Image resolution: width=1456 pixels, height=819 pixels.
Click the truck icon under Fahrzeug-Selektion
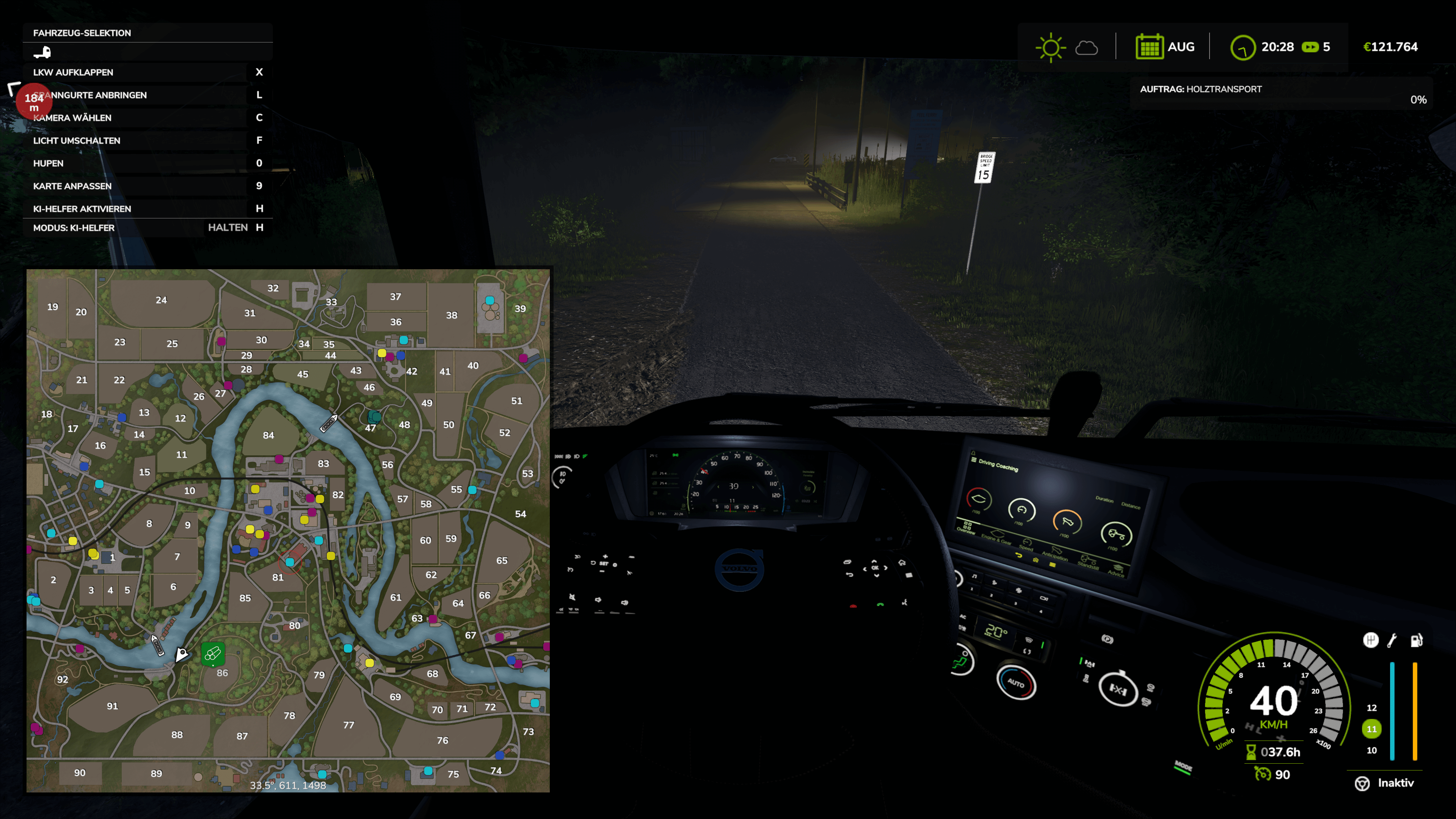42,53
